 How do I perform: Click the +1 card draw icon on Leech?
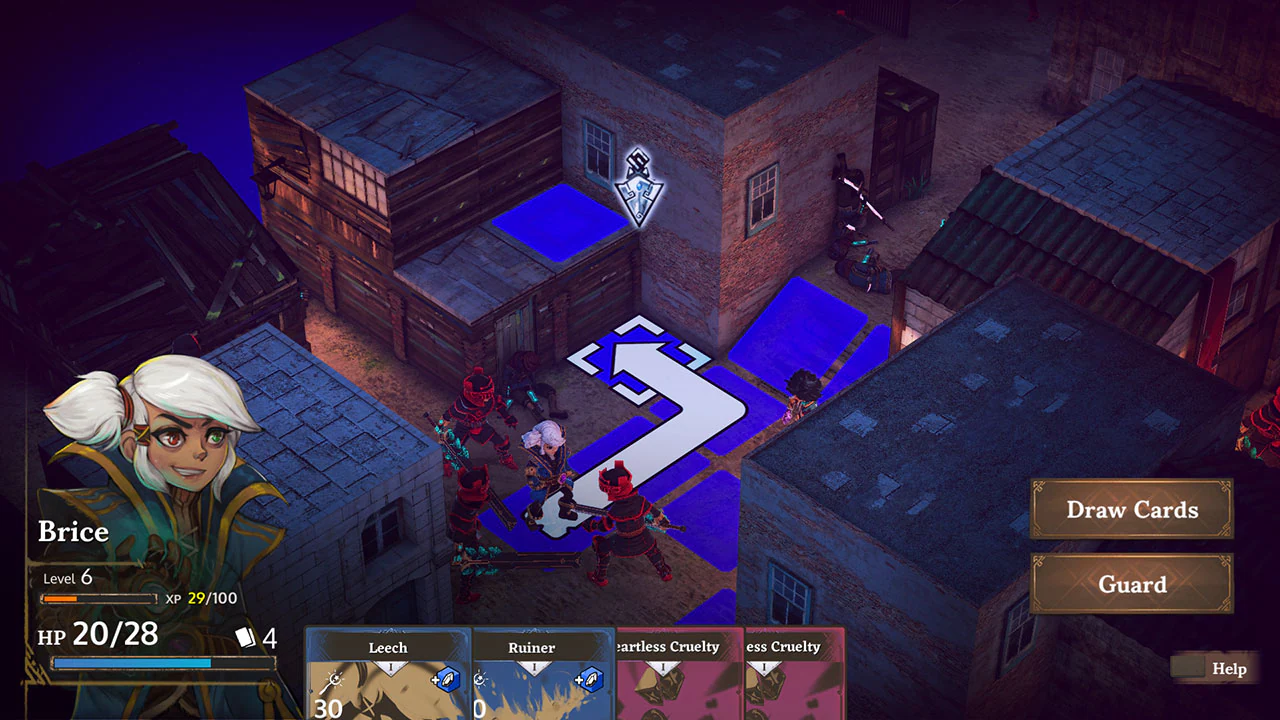pyautogui.click(x=446, y=680)
